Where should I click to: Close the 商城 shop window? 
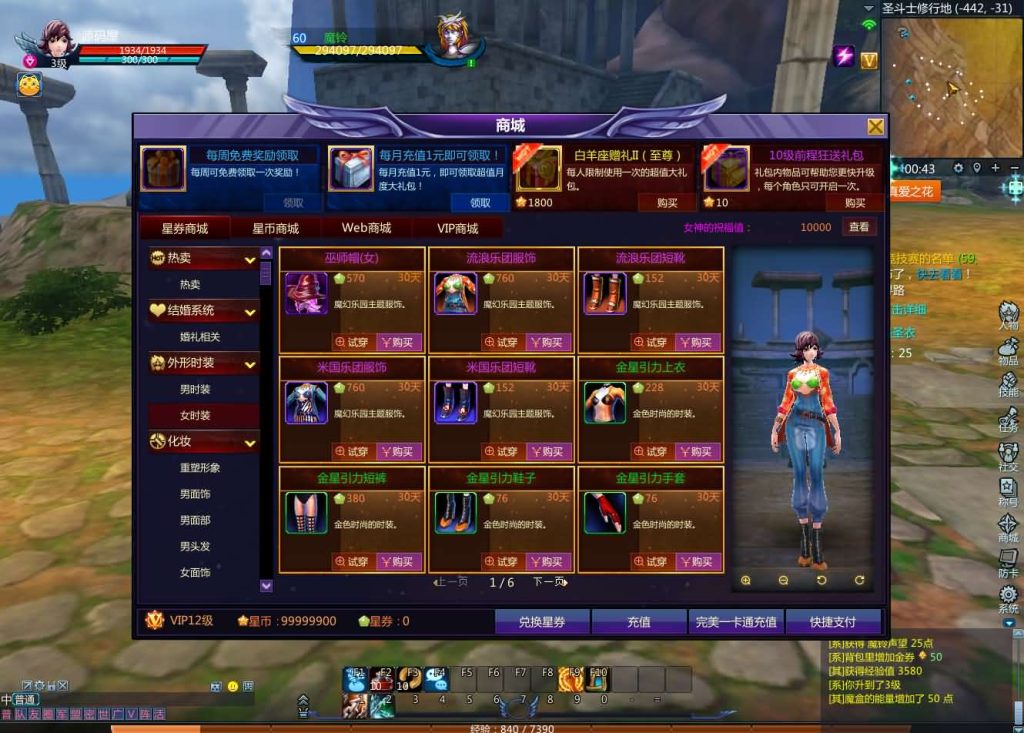pyautogui.click(x=875, y=126)
